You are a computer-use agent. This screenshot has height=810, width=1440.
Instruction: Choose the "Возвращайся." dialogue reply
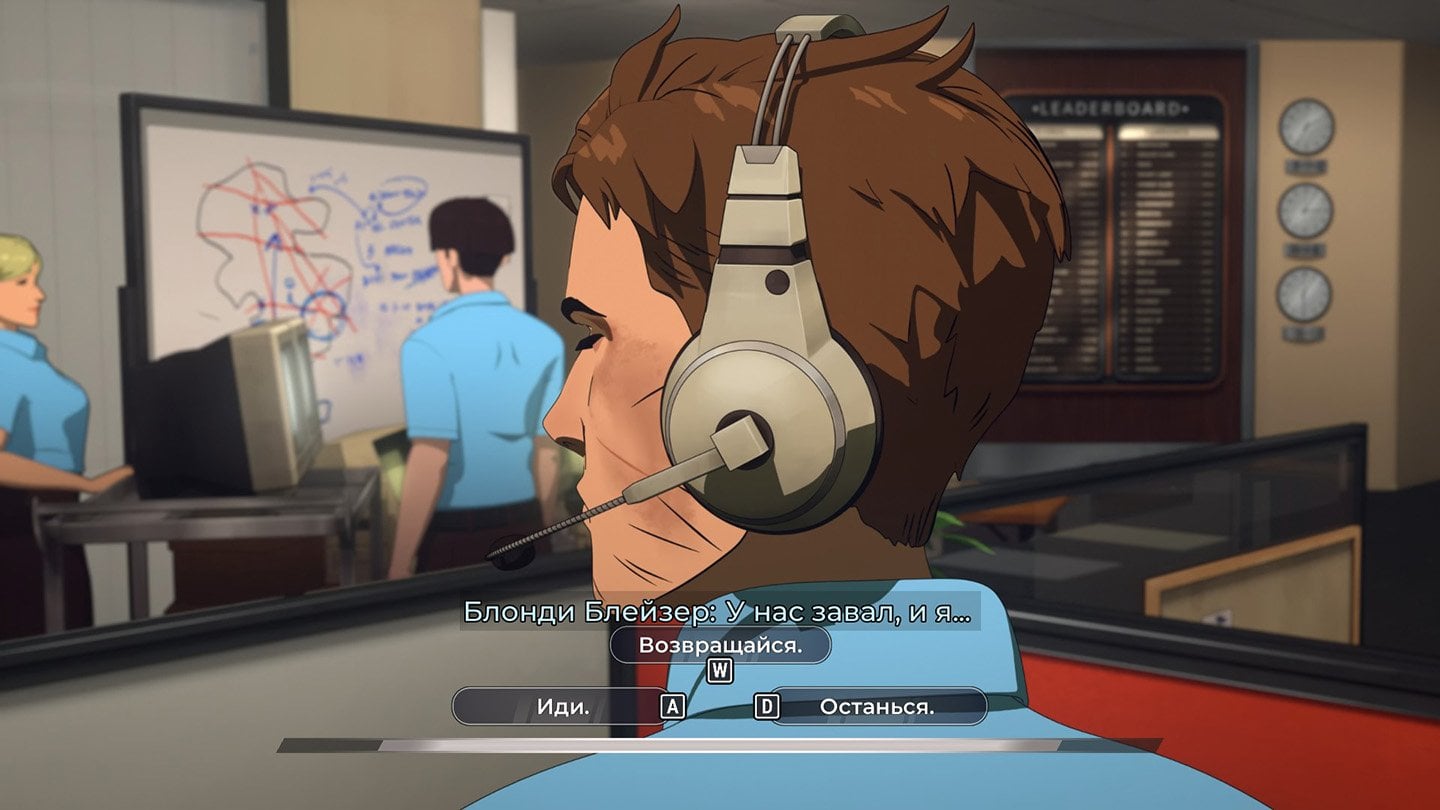pyautogui.click(x=720, y=645)
